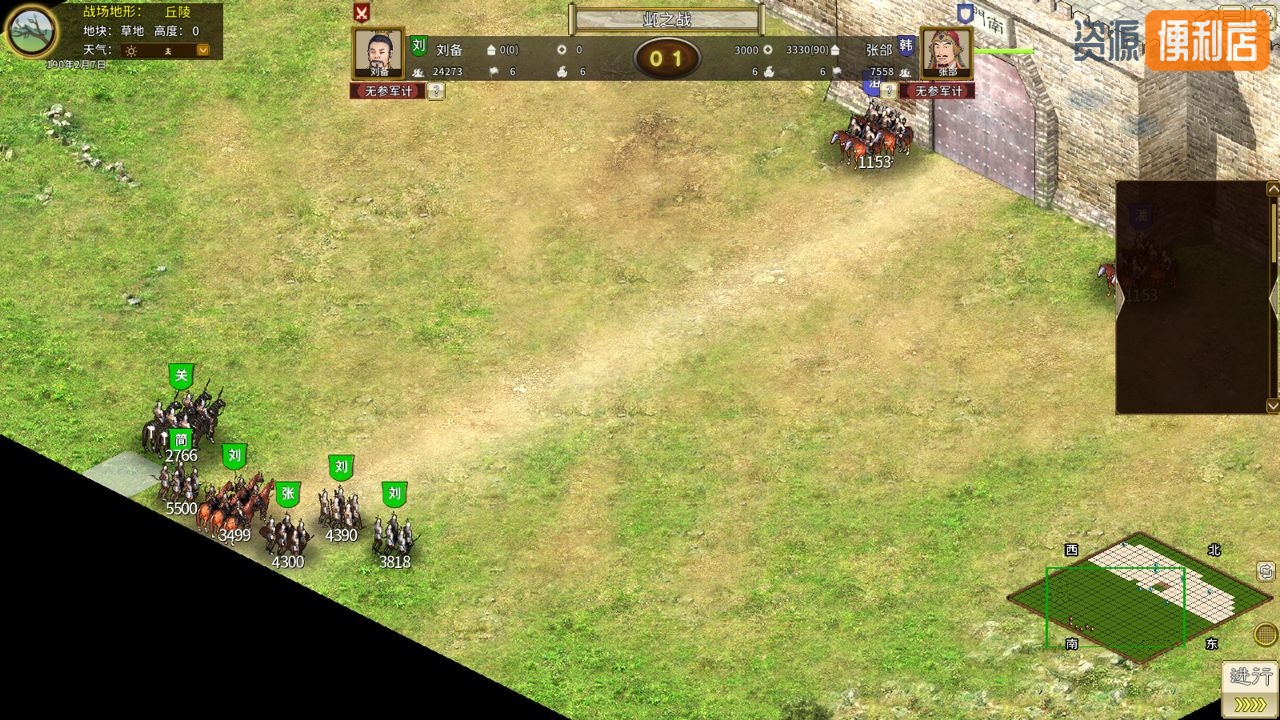Toggle the round grid button by minimap
This screenshot has width=1280, height=720.
point(1265,634)
